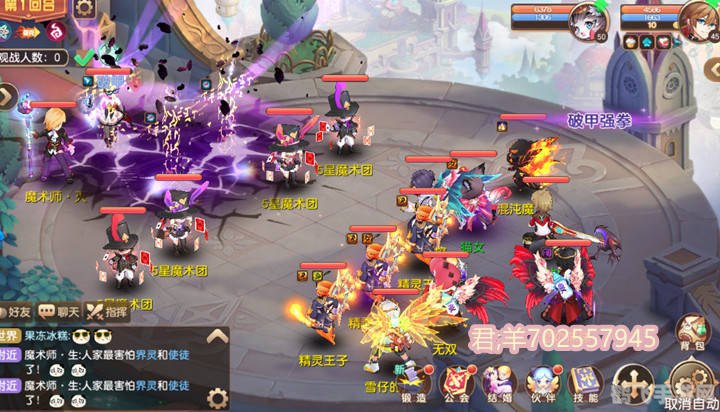Expand the left-edge arrow tab
The image size is (720, 412).
click(5, 97)
